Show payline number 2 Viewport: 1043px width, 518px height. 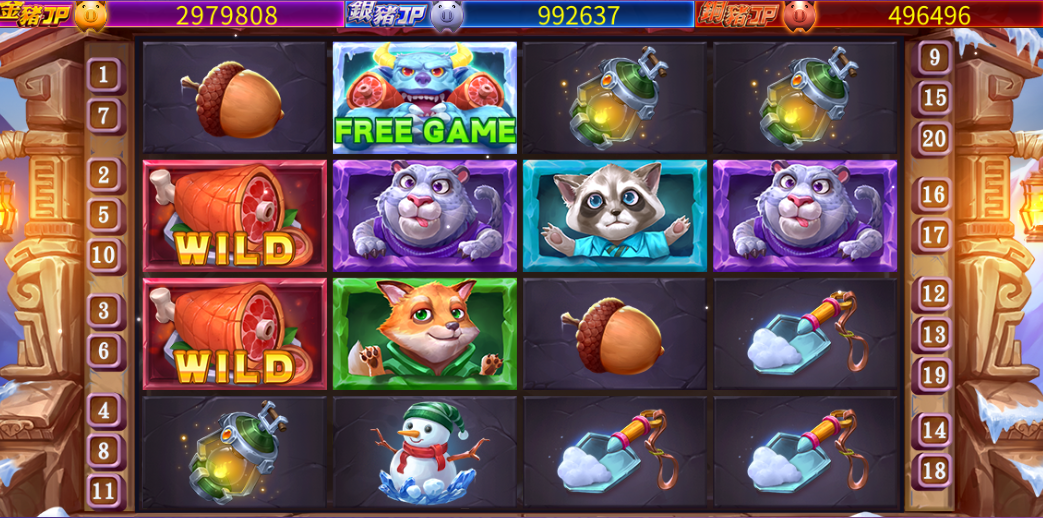click(105, 175)
